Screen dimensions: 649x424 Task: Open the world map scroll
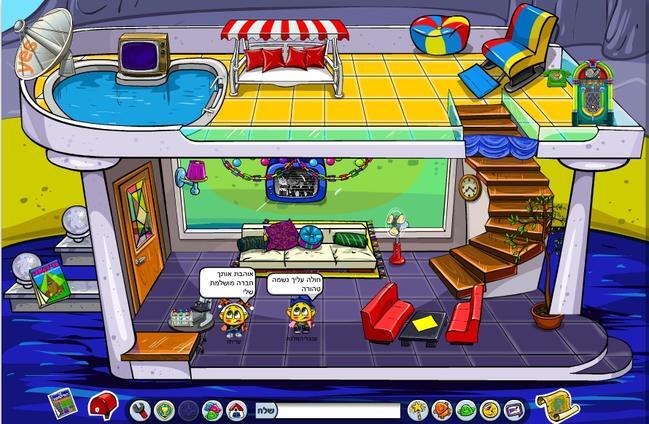pyautogui.click(x=553, y=403)
